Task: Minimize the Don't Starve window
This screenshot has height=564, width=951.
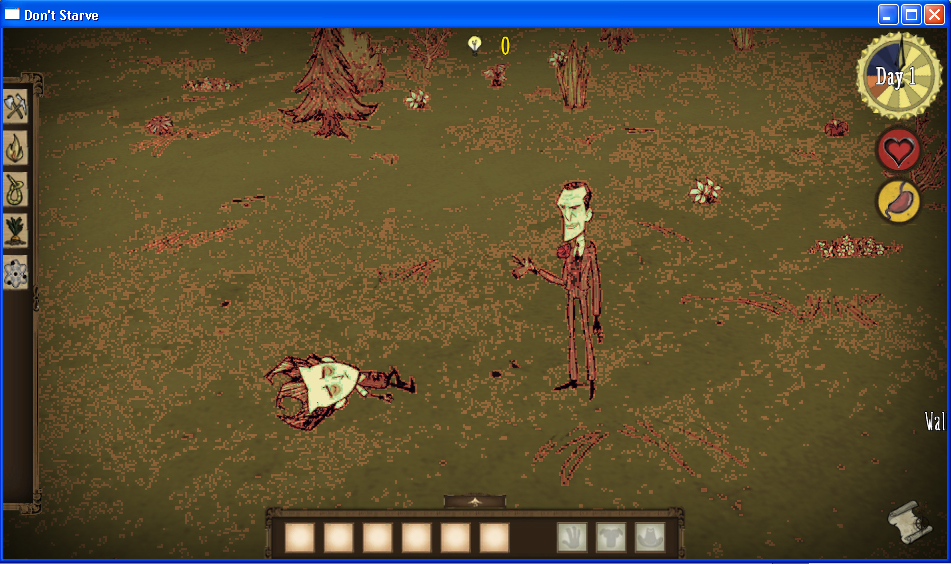Action: pos(888,14)
